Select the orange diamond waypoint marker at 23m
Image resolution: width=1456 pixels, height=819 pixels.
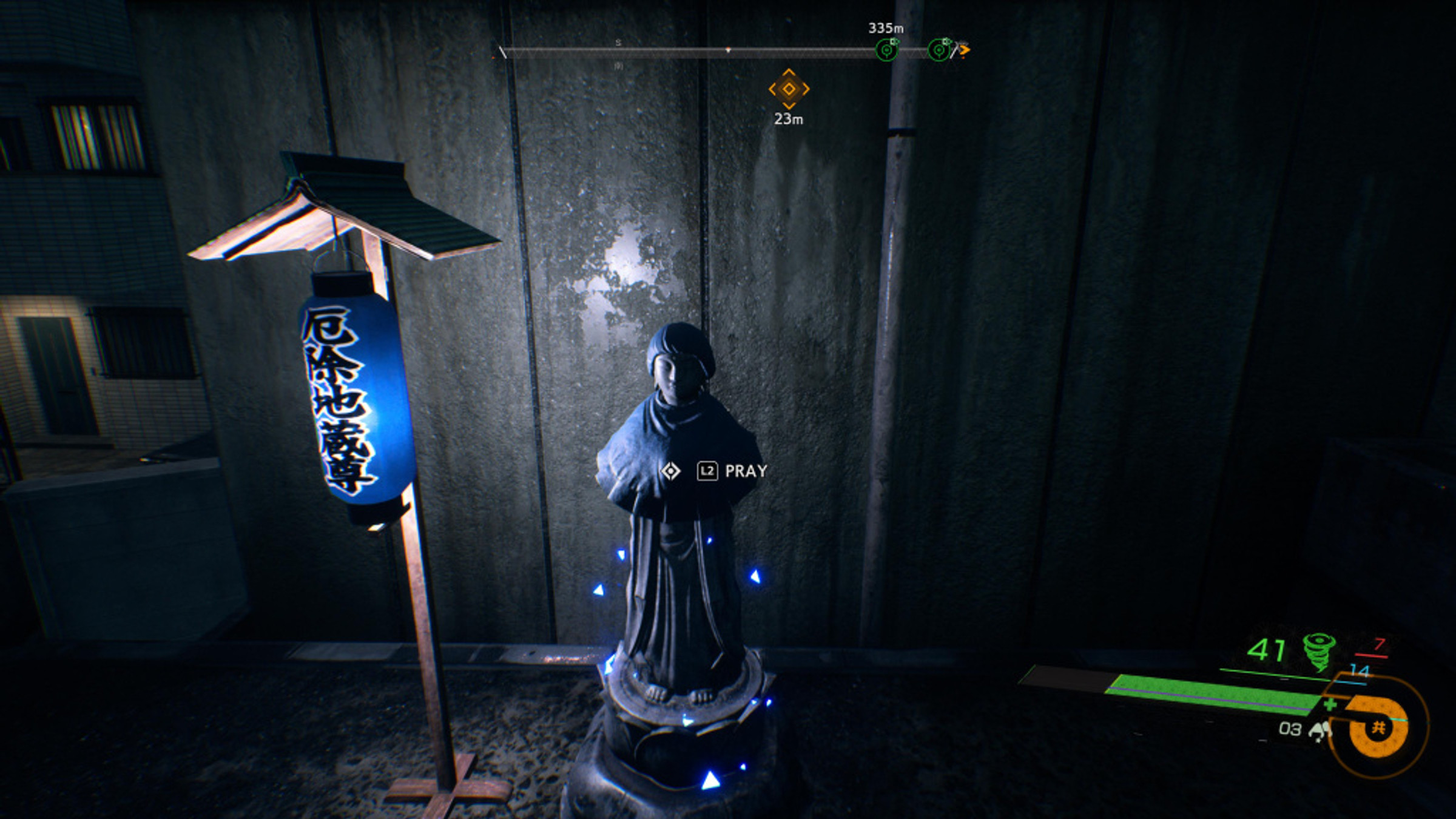pyautogui.click(x=789, y=90)
